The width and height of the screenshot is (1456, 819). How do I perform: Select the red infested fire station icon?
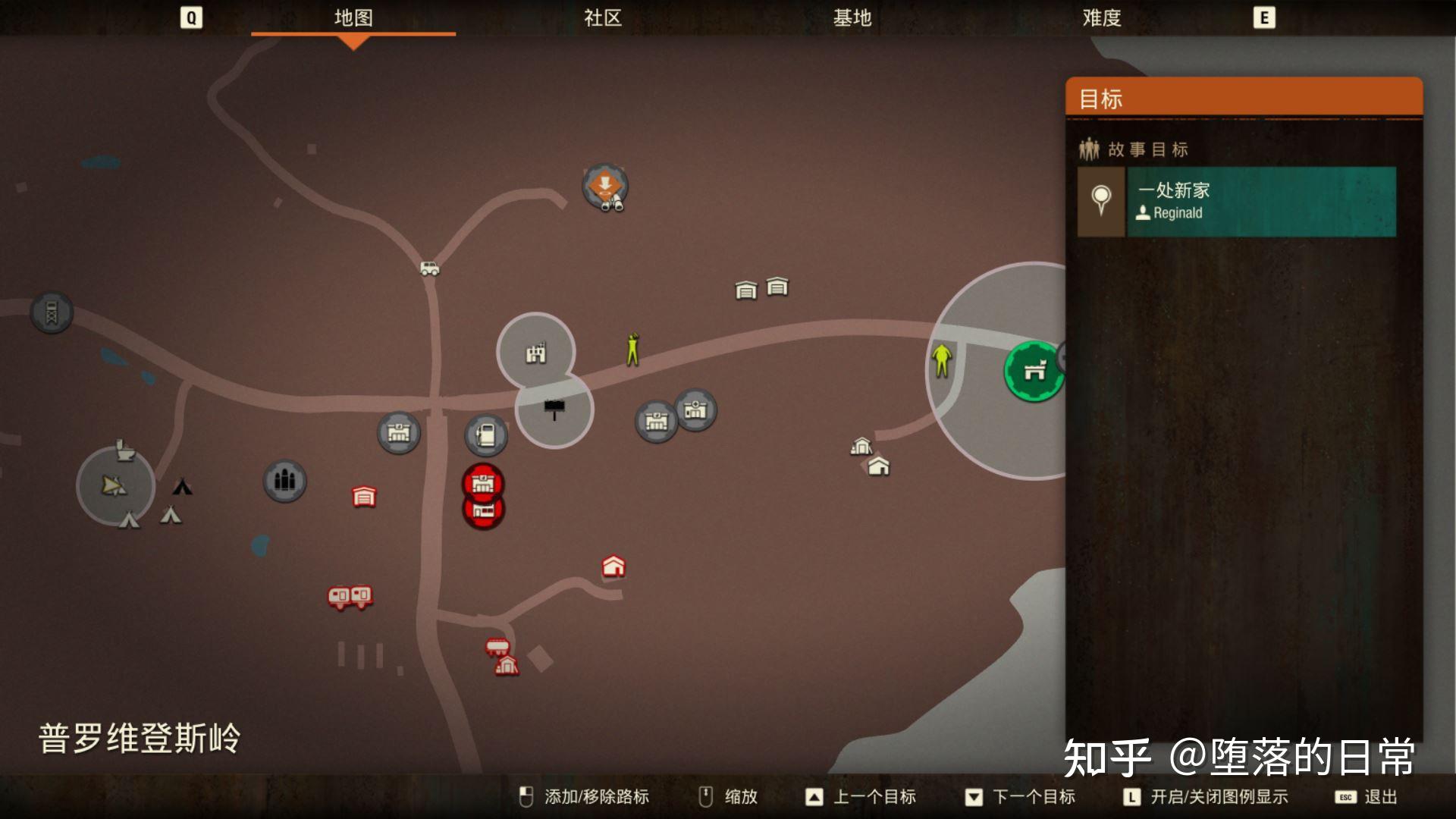pyautogui.click(x=482, y=482)
